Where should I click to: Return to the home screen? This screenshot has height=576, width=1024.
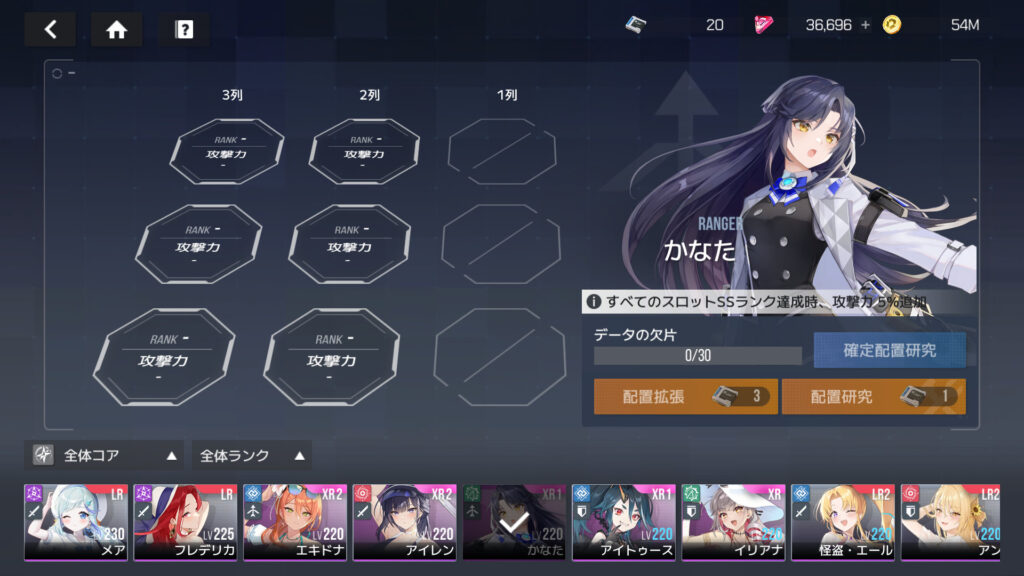click(116, 29)
